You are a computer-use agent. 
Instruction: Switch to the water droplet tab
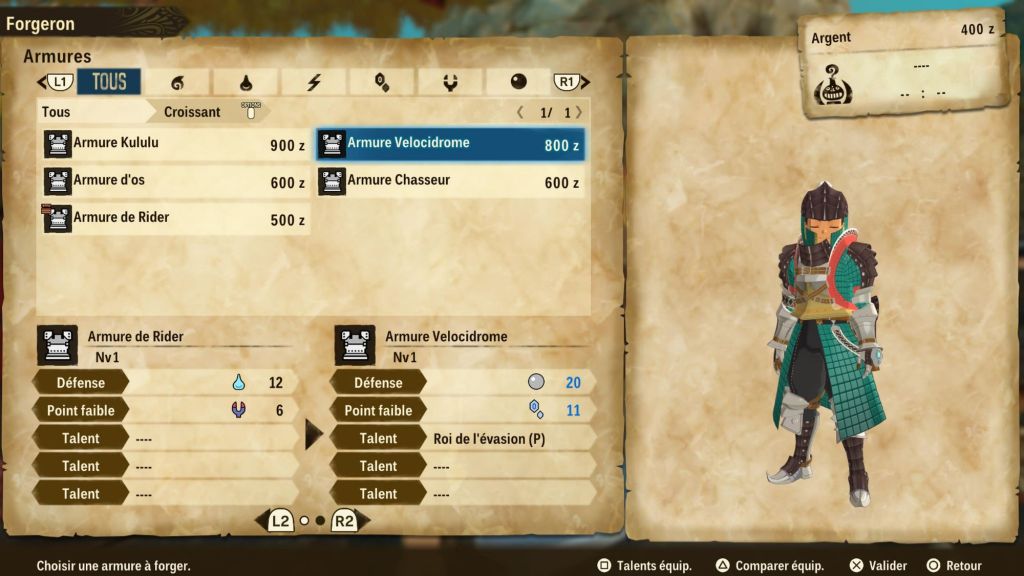pos(246,82)
